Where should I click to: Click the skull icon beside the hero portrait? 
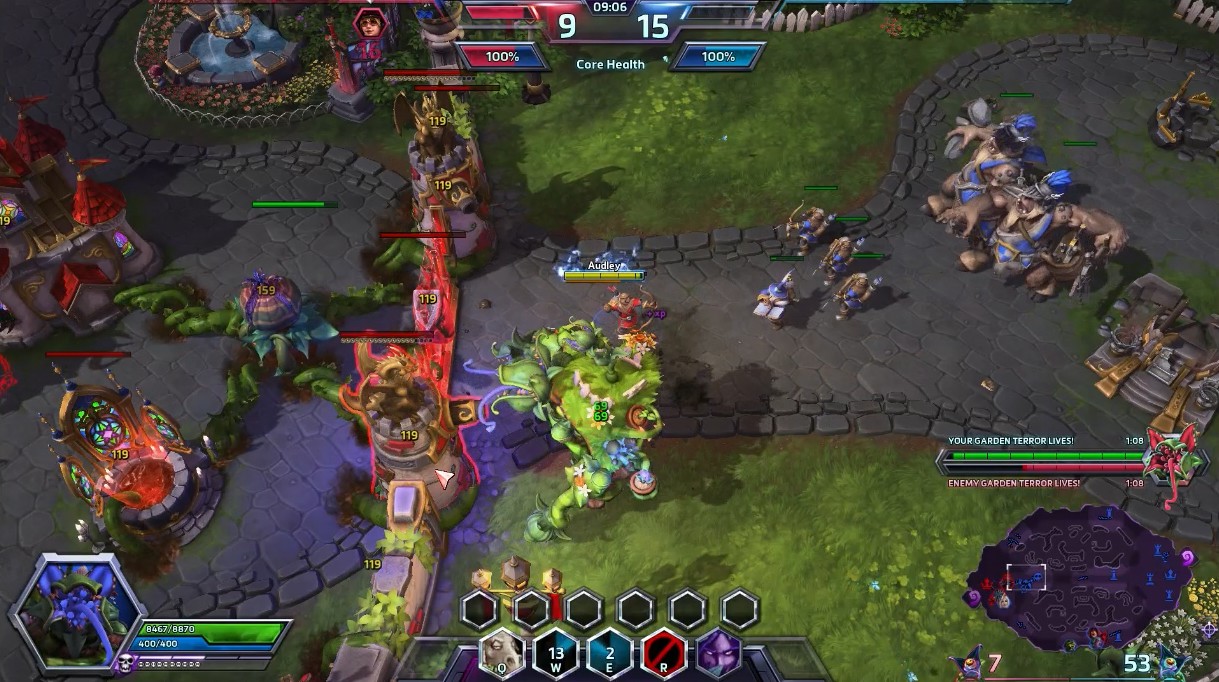pos(126,662)
